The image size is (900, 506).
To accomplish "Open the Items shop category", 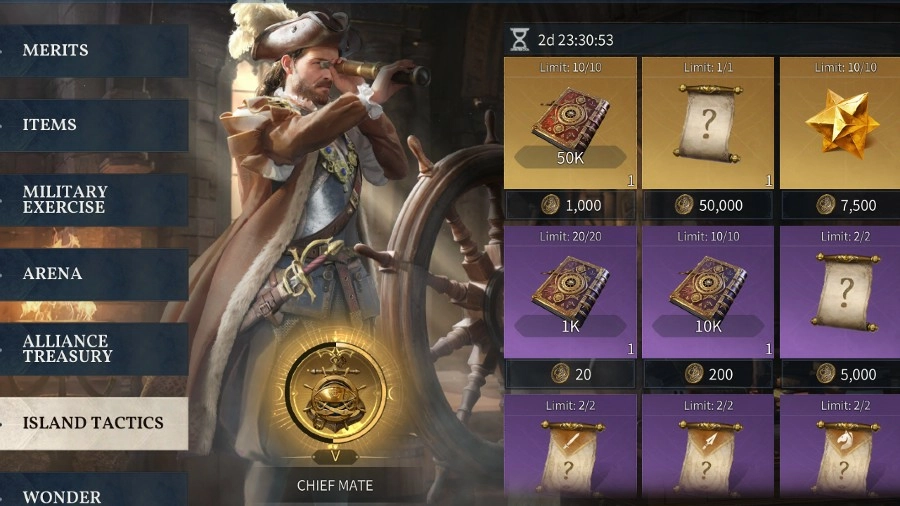I will [x=94, y=125].
